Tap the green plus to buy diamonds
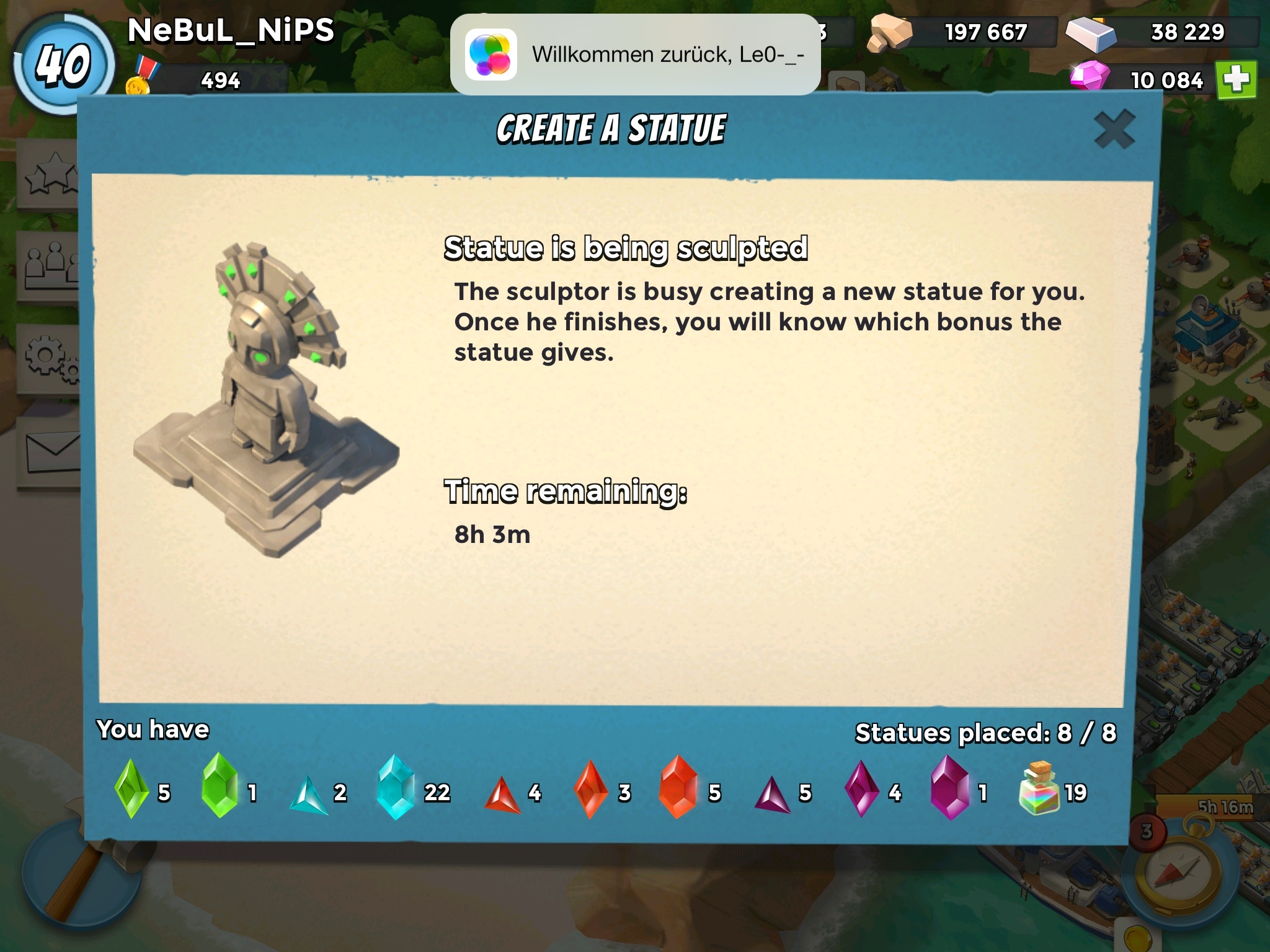The image size is (1270, 952). [x=1236, y=80]
